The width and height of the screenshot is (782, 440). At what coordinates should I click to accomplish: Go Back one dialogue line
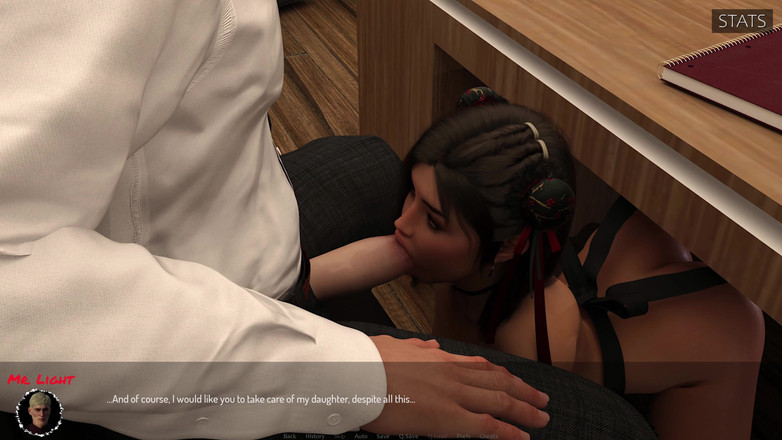coord(289,436)
